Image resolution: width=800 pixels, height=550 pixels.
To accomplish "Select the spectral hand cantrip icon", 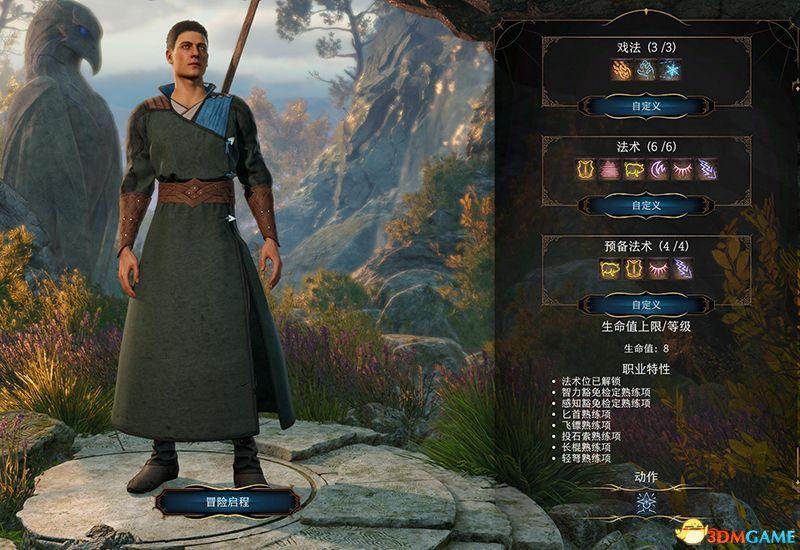I will [x=647, y=70].
